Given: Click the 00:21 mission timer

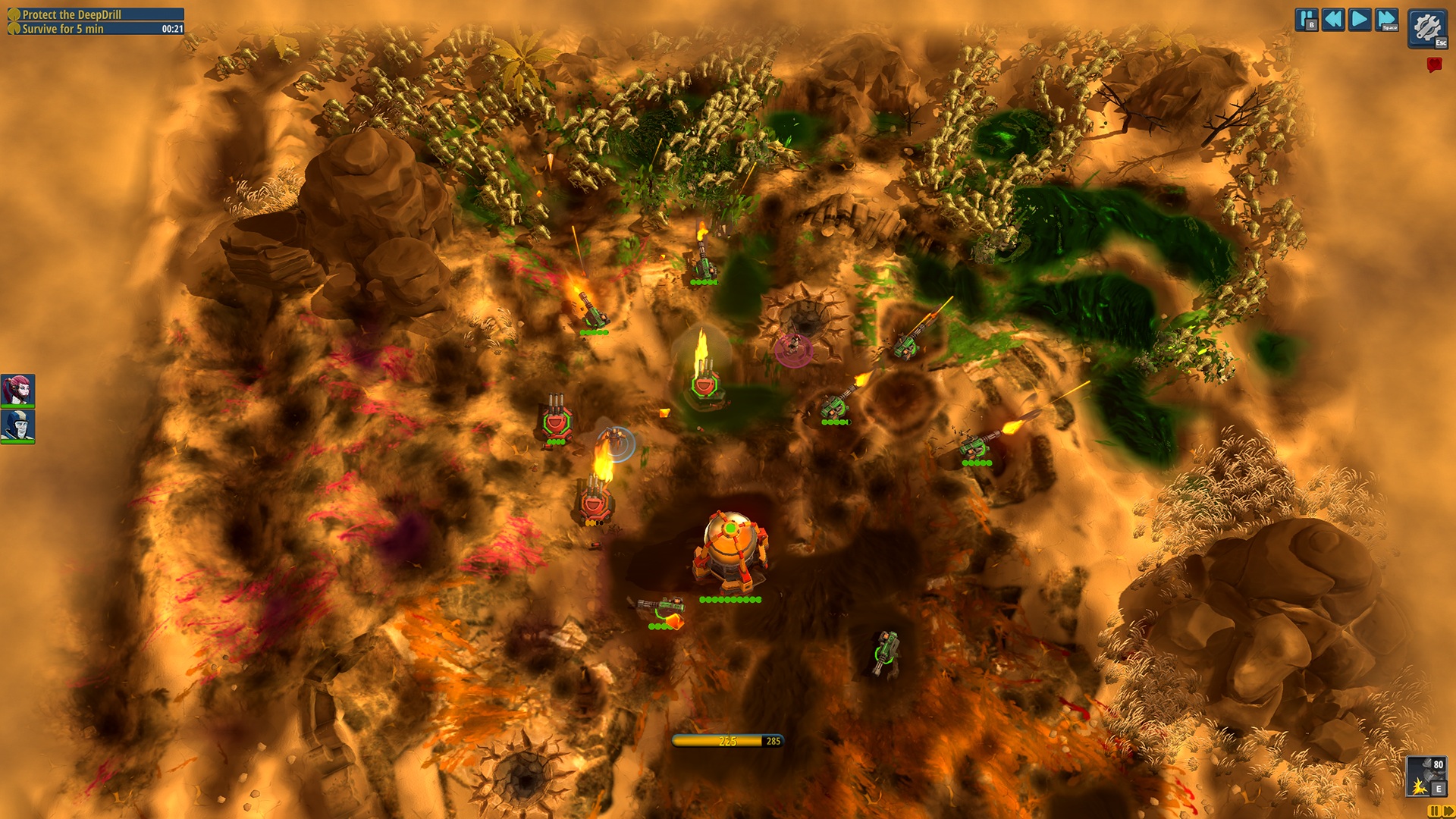Looking at the screenshot, I should pyautogui.click(x=173, y=30).
